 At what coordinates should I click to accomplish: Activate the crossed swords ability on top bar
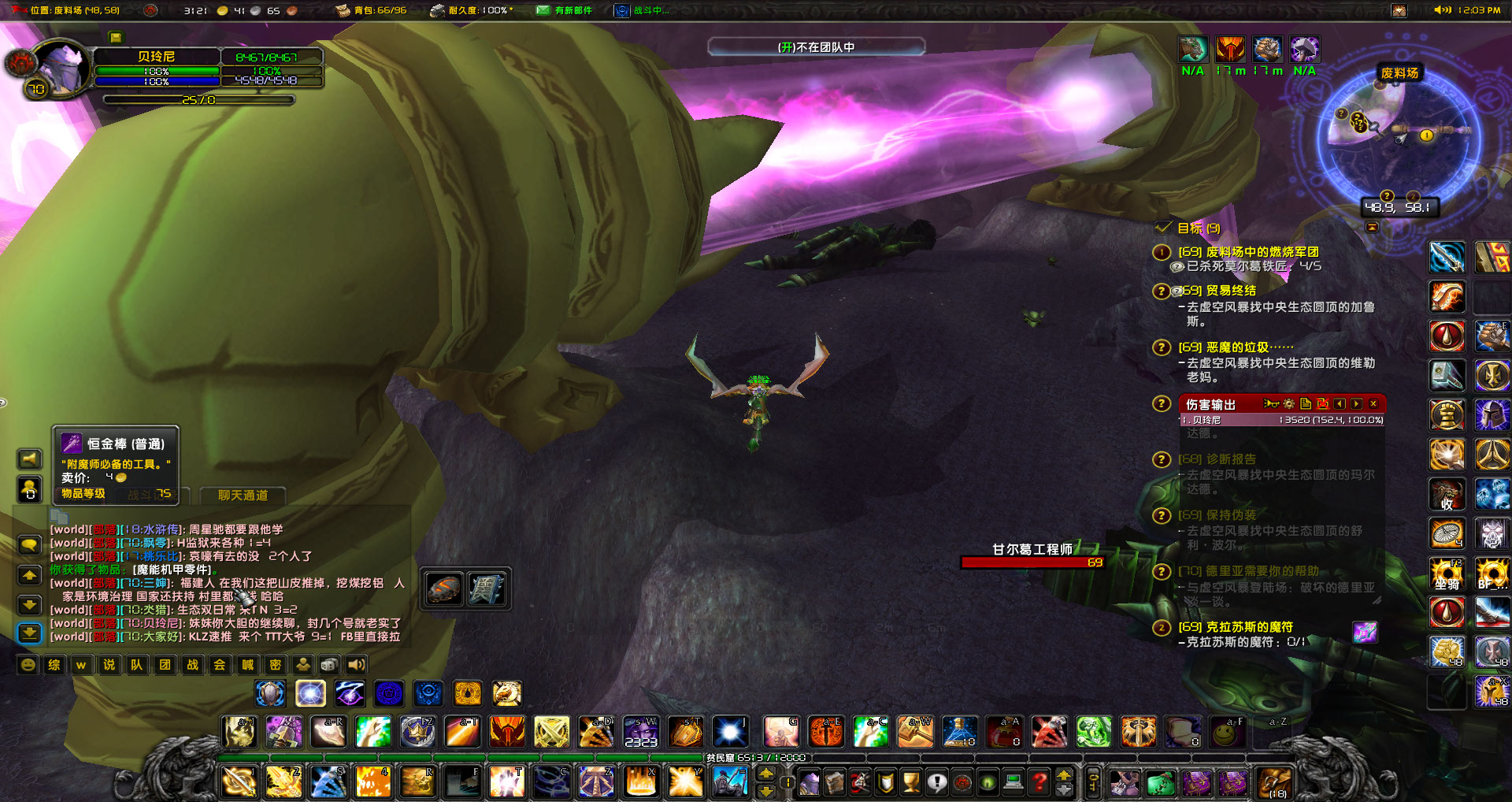pos(551,732)
